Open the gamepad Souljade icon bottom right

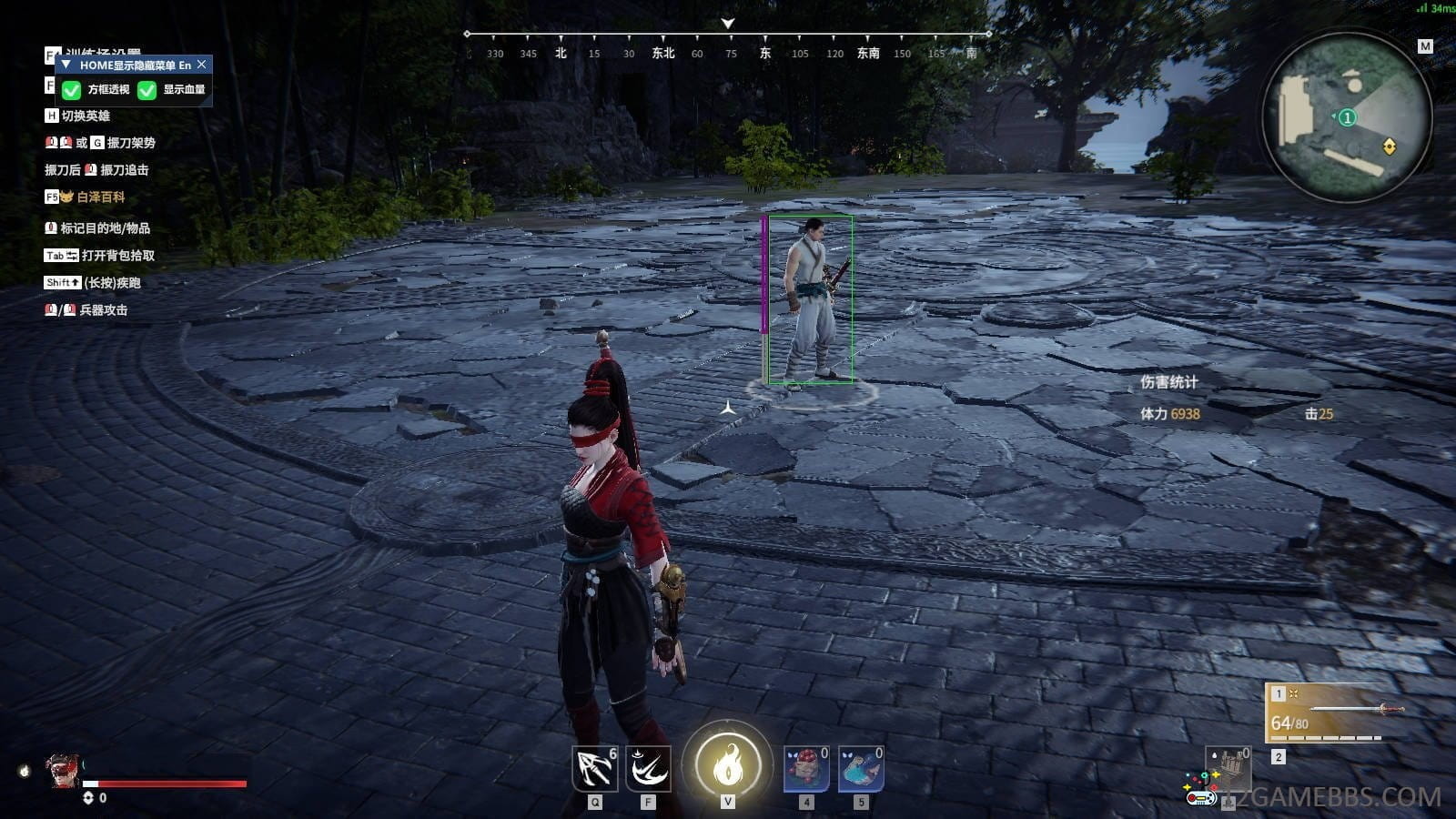point(1200,797)
